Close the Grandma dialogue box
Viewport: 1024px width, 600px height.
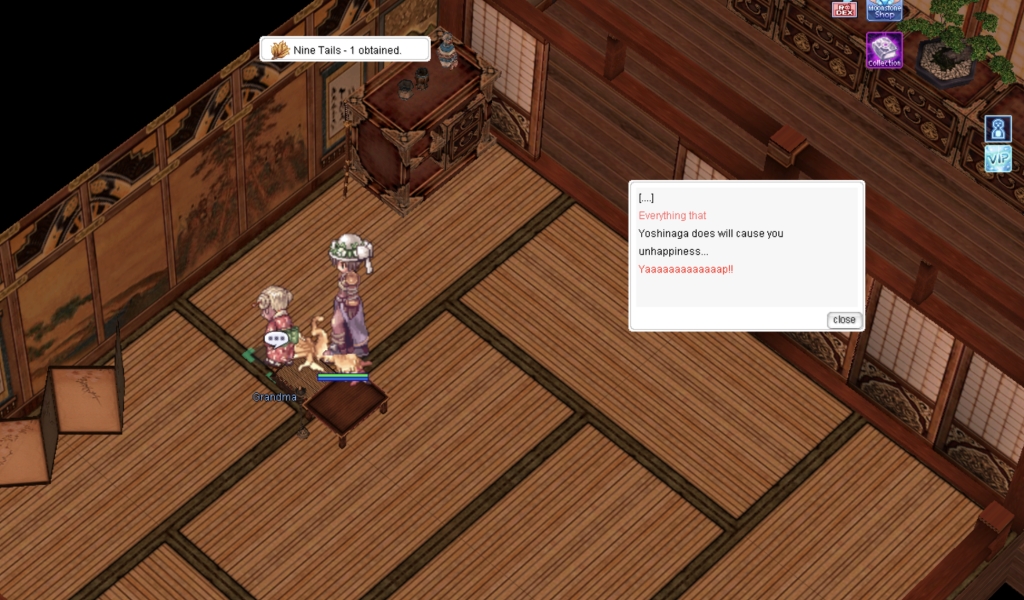pos(844,320)
